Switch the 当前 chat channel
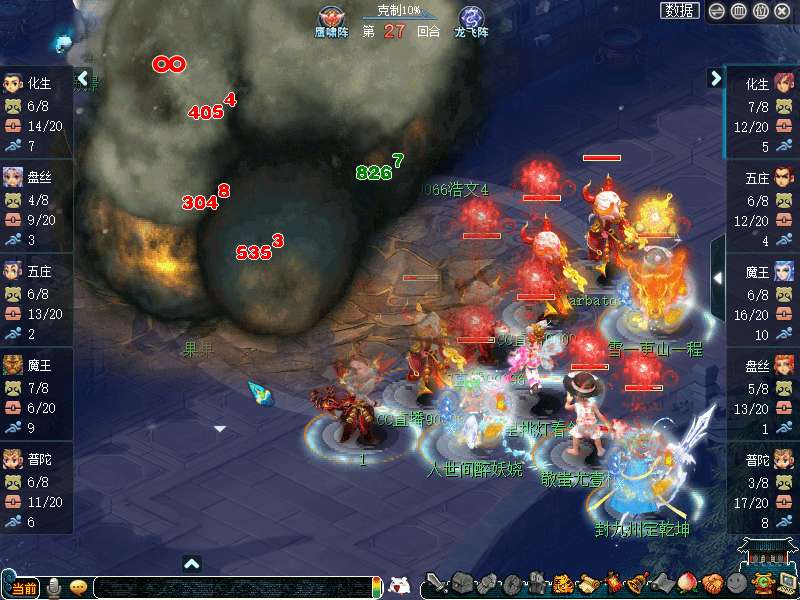800x600 pixels. pos(22,587)
